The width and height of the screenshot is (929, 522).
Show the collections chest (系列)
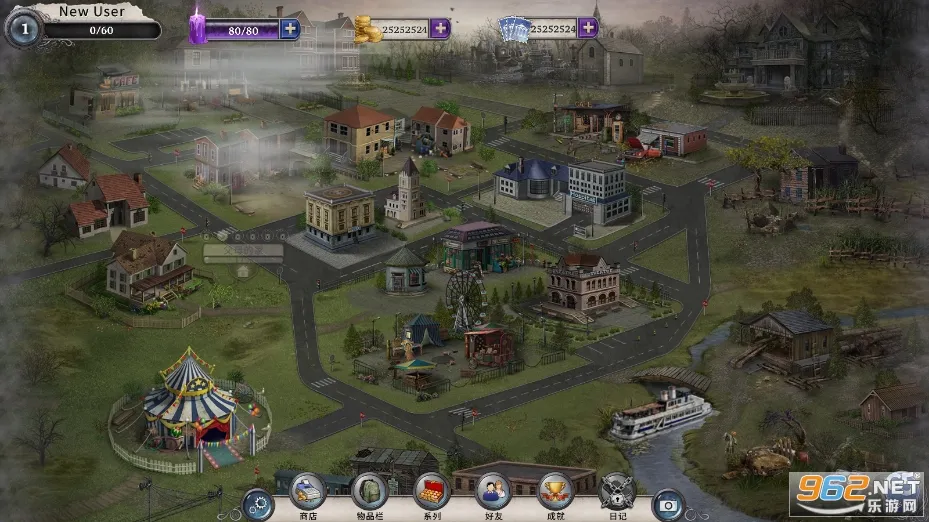click(432, 491)
